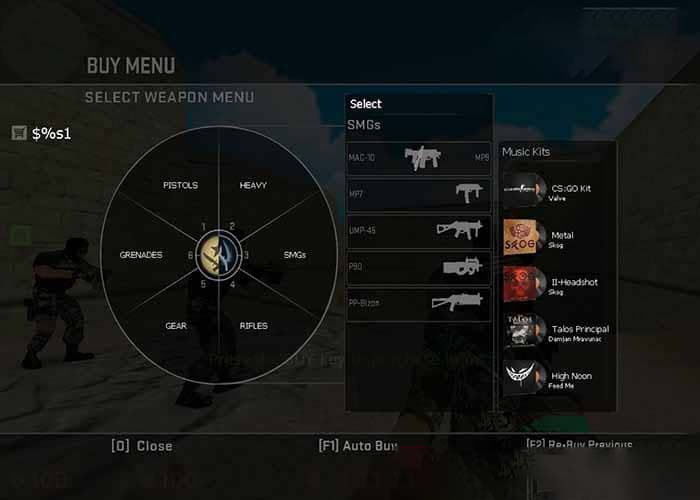This screenshot has width=700, height=500.
Task: Purchase the UMP-45
Action: pos(419,229)
